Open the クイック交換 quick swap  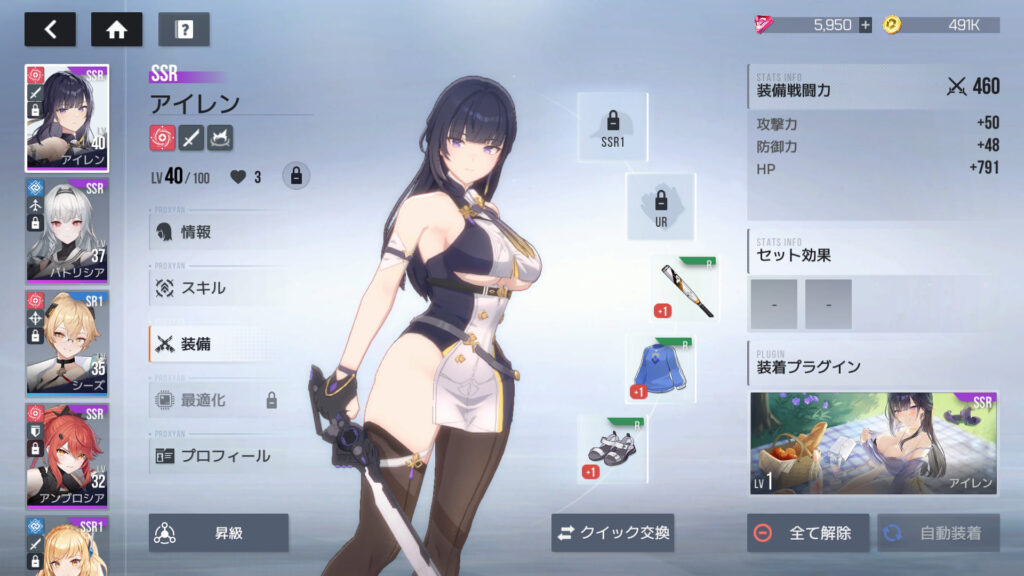tap(613, 533)
